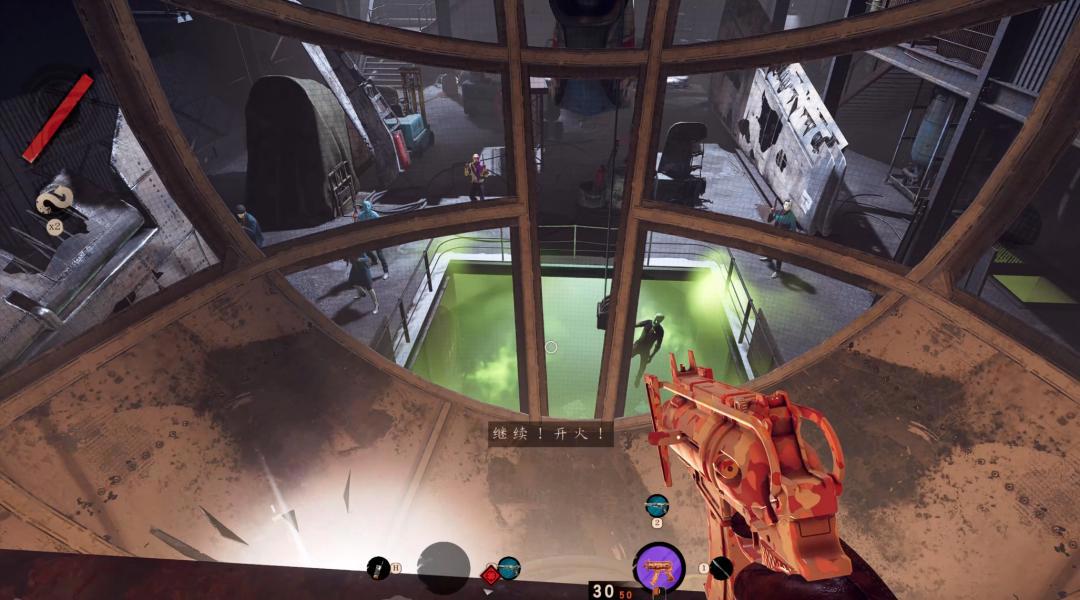
Task: Click the red diamond marker icon
Action: [x=491, y=575]
